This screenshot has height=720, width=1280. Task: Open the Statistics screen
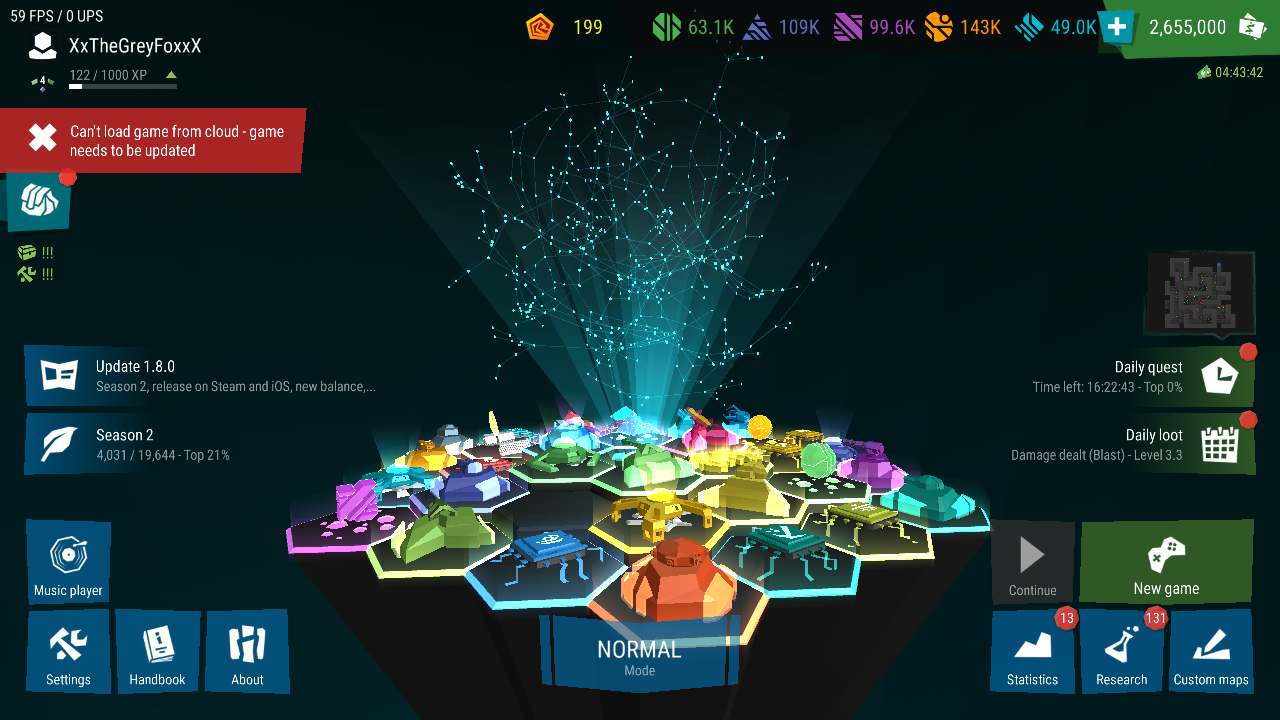(x=1032, y=652)
